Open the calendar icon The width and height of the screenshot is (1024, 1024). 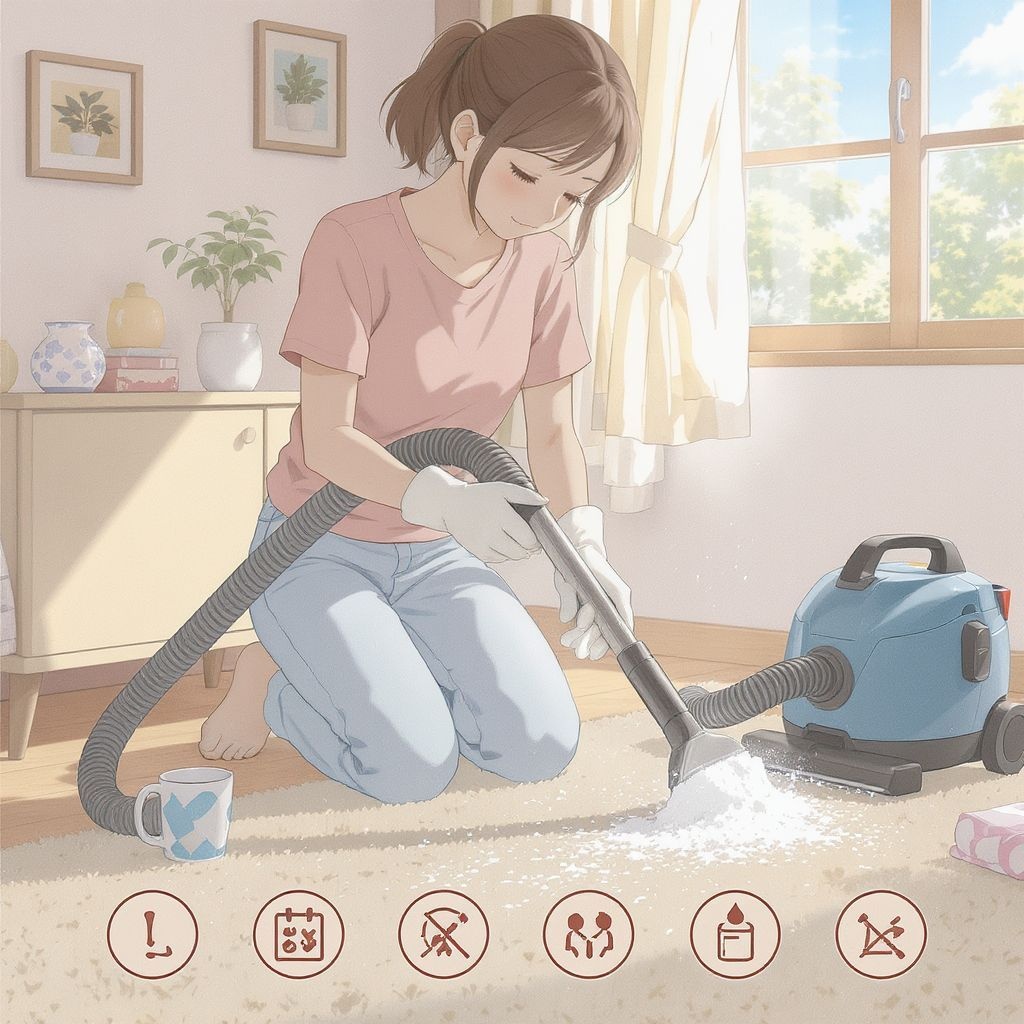(298, 934)
